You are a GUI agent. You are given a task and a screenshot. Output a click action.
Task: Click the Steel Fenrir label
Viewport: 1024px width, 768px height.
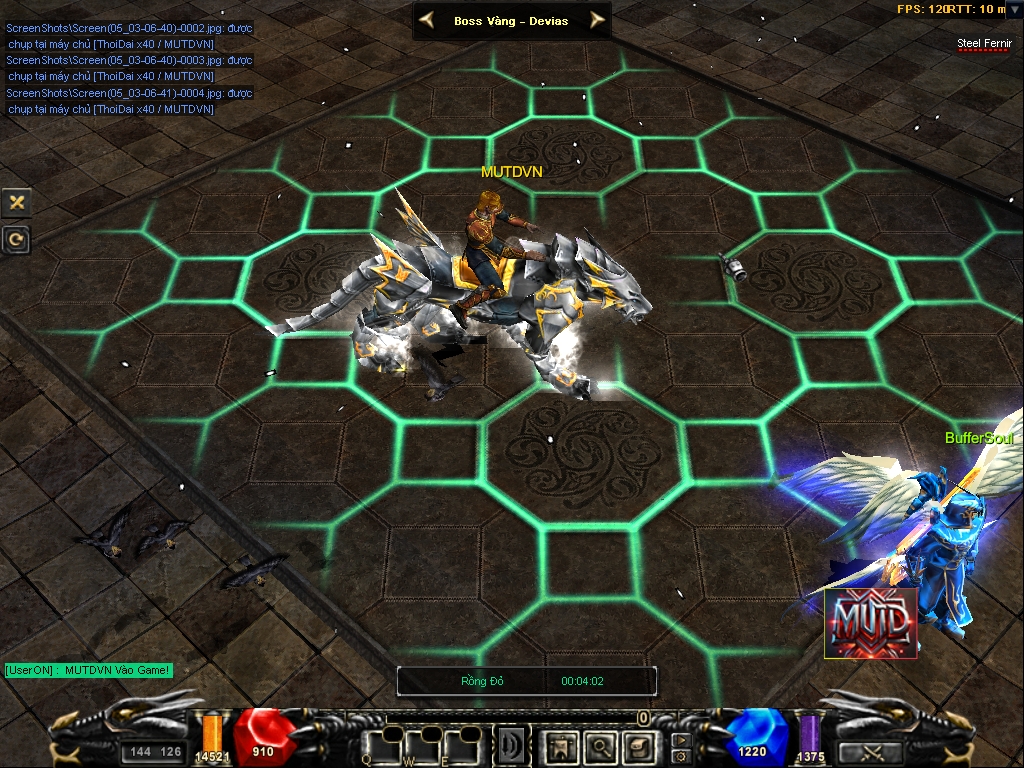coord(984,43)
